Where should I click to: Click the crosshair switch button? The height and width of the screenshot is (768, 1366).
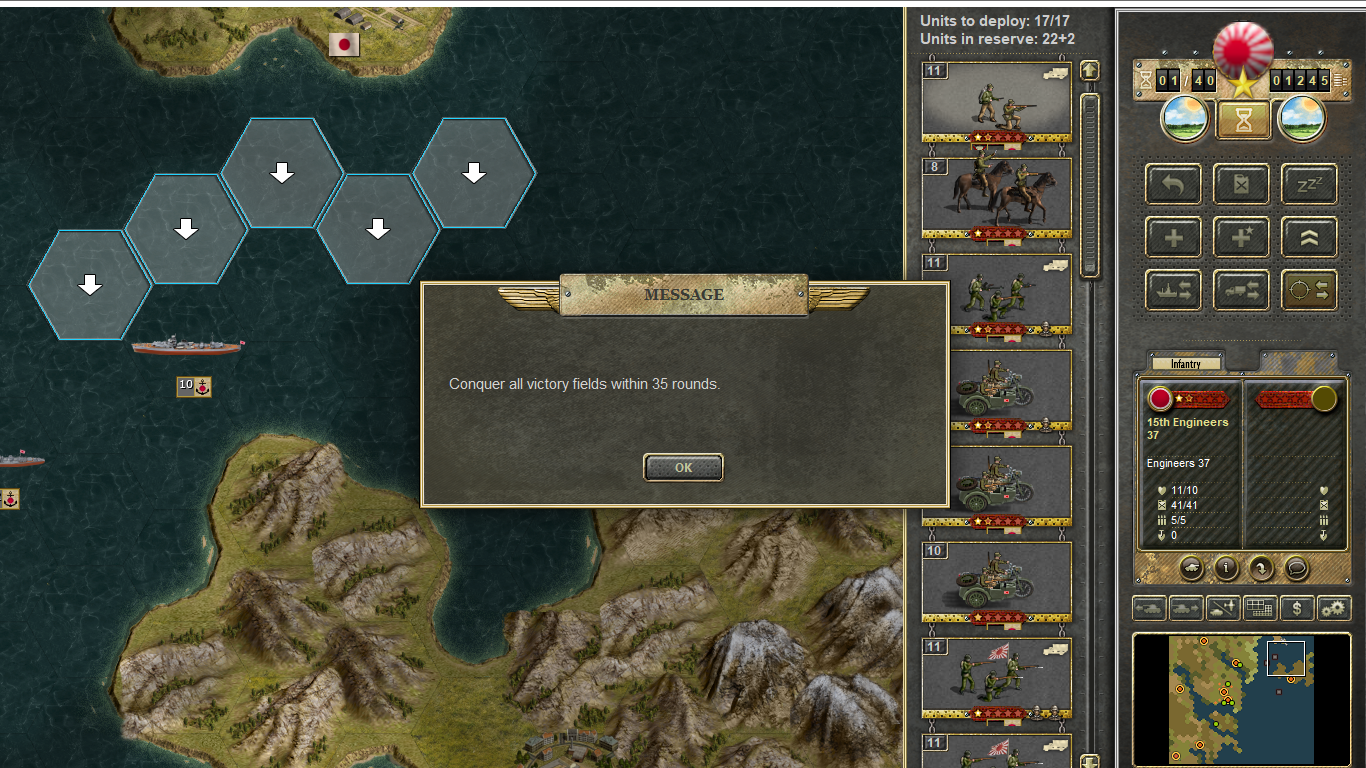pyautogui.click(x=1309, y=290)
